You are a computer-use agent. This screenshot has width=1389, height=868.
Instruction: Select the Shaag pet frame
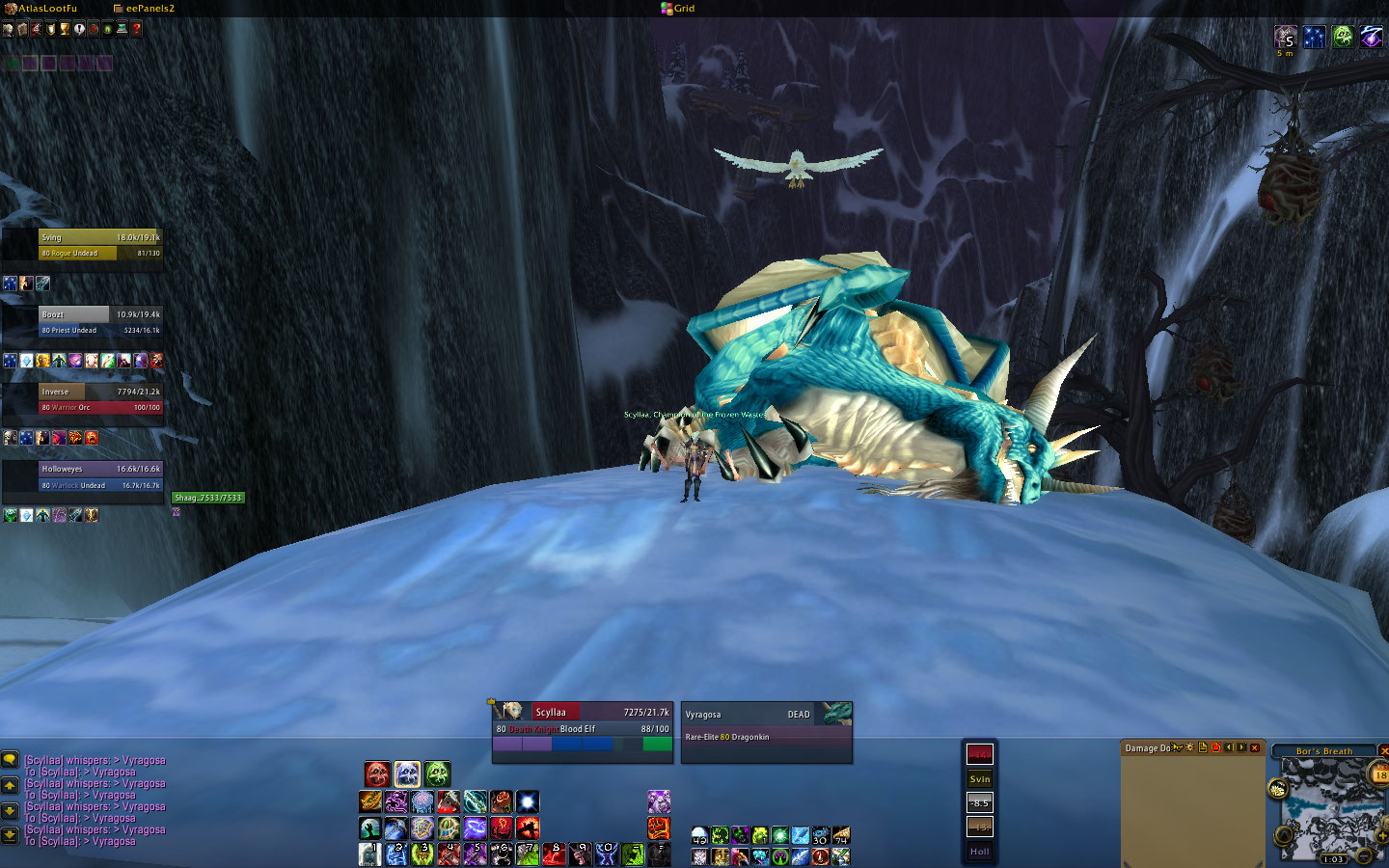pos(208,498)
